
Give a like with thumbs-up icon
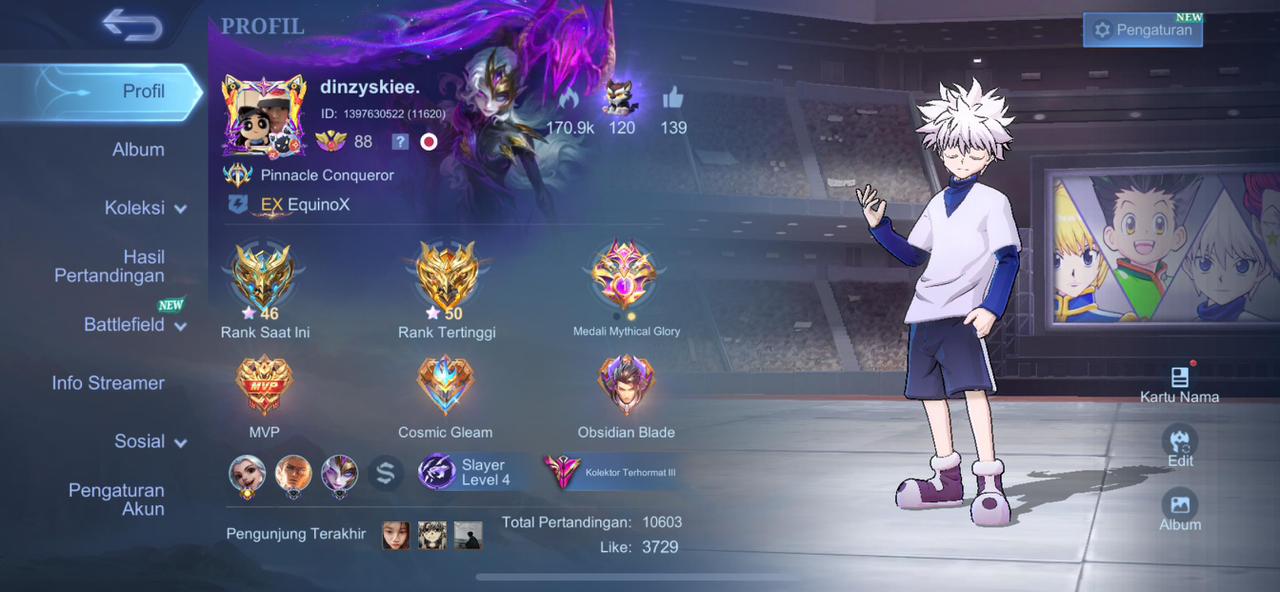click(x=673, y=98)
